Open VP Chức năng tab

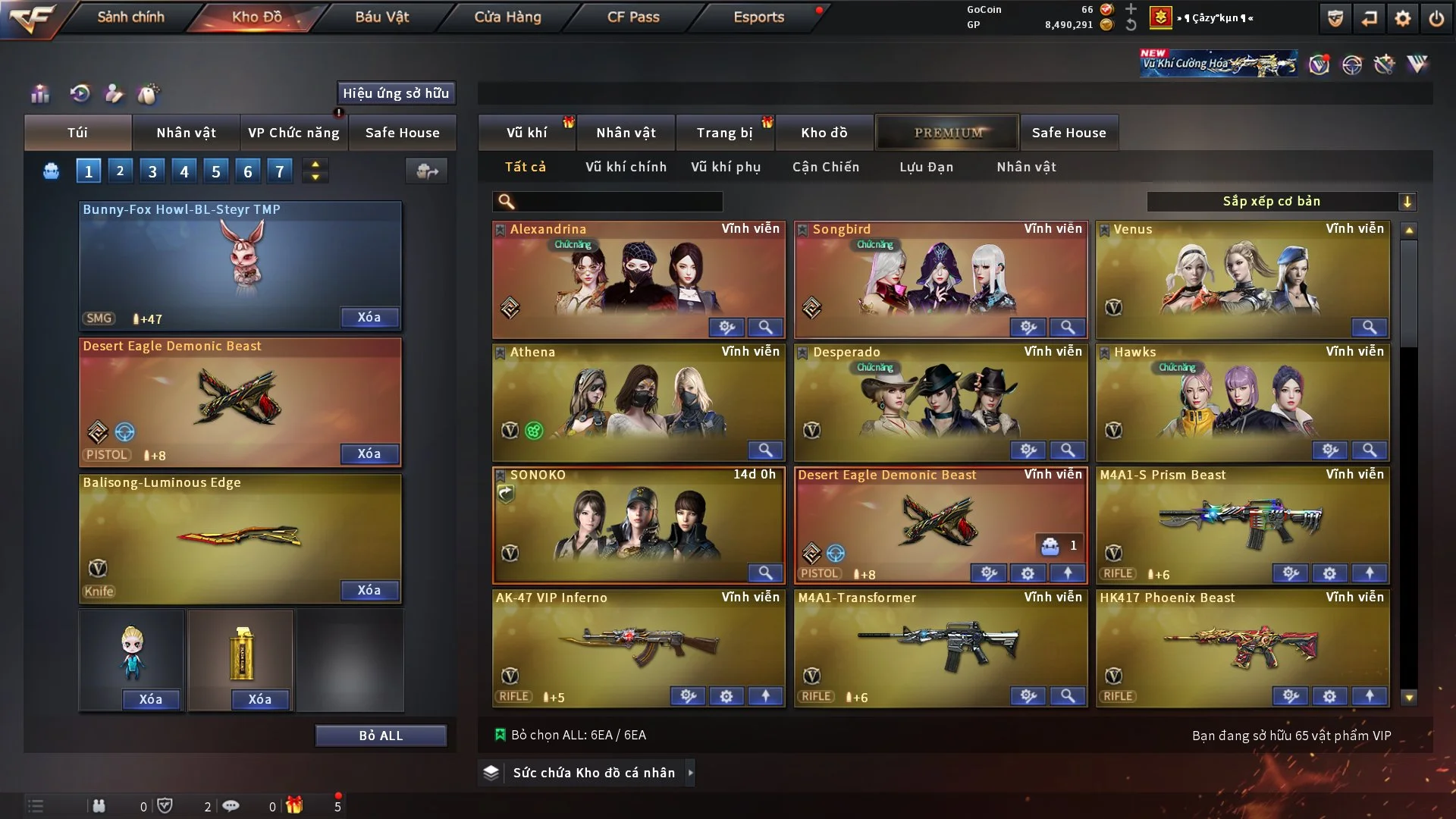[293, 133]
